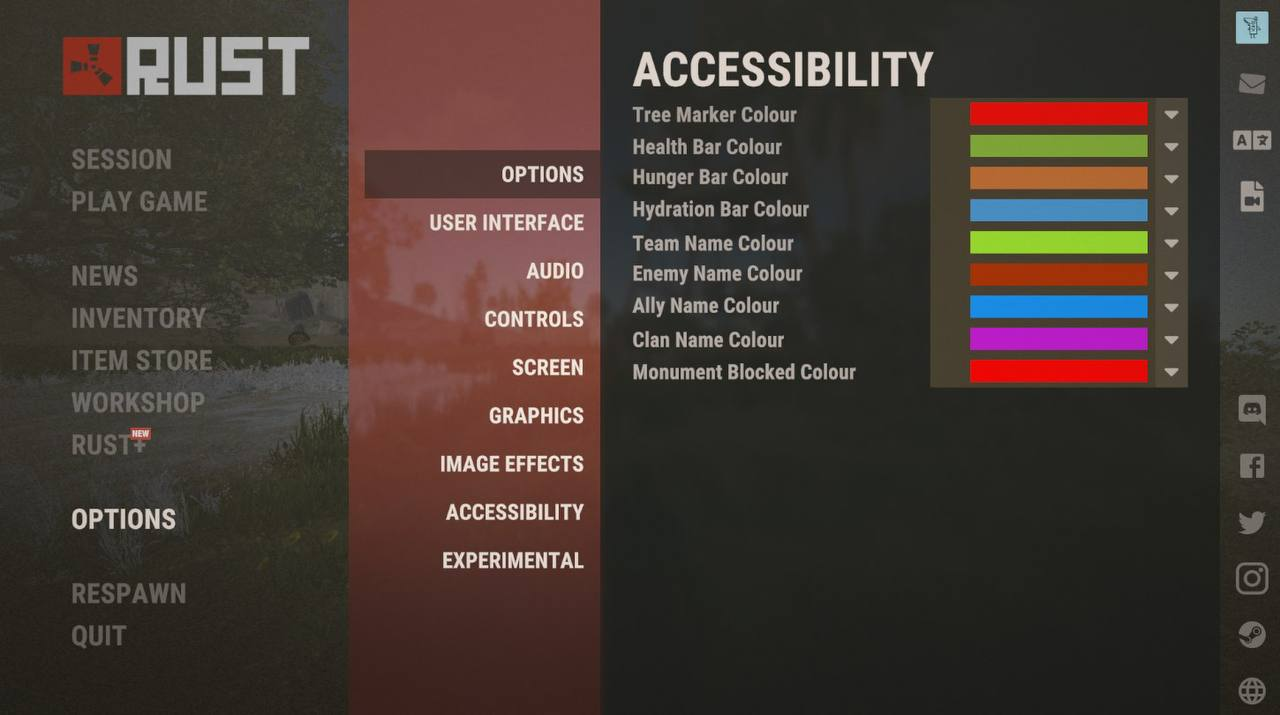This screenshot has height=715, width=1280.
Task: Switch to the Audio settings tab
Action: [555, 271]
